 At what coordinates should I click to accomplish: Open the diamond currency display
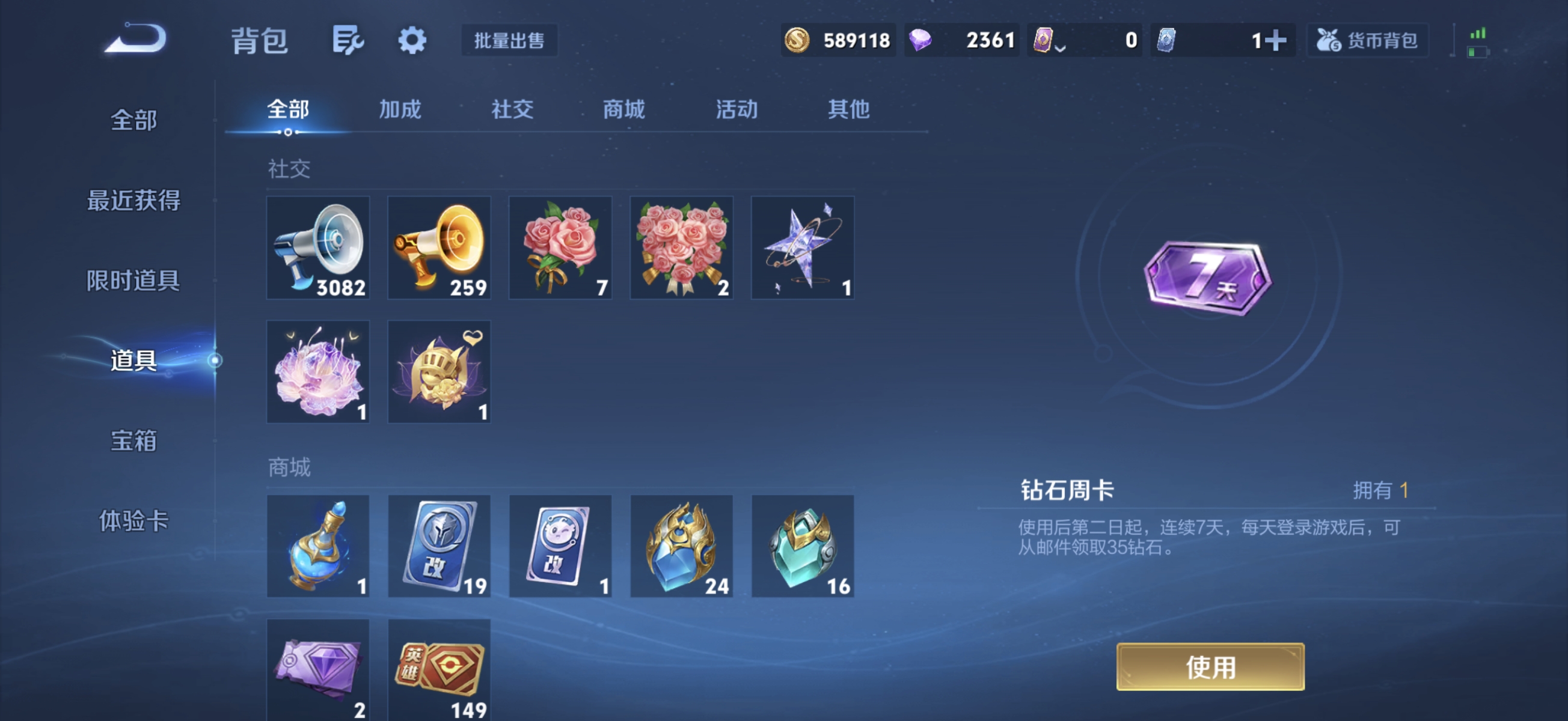click(x=962, y=40)
